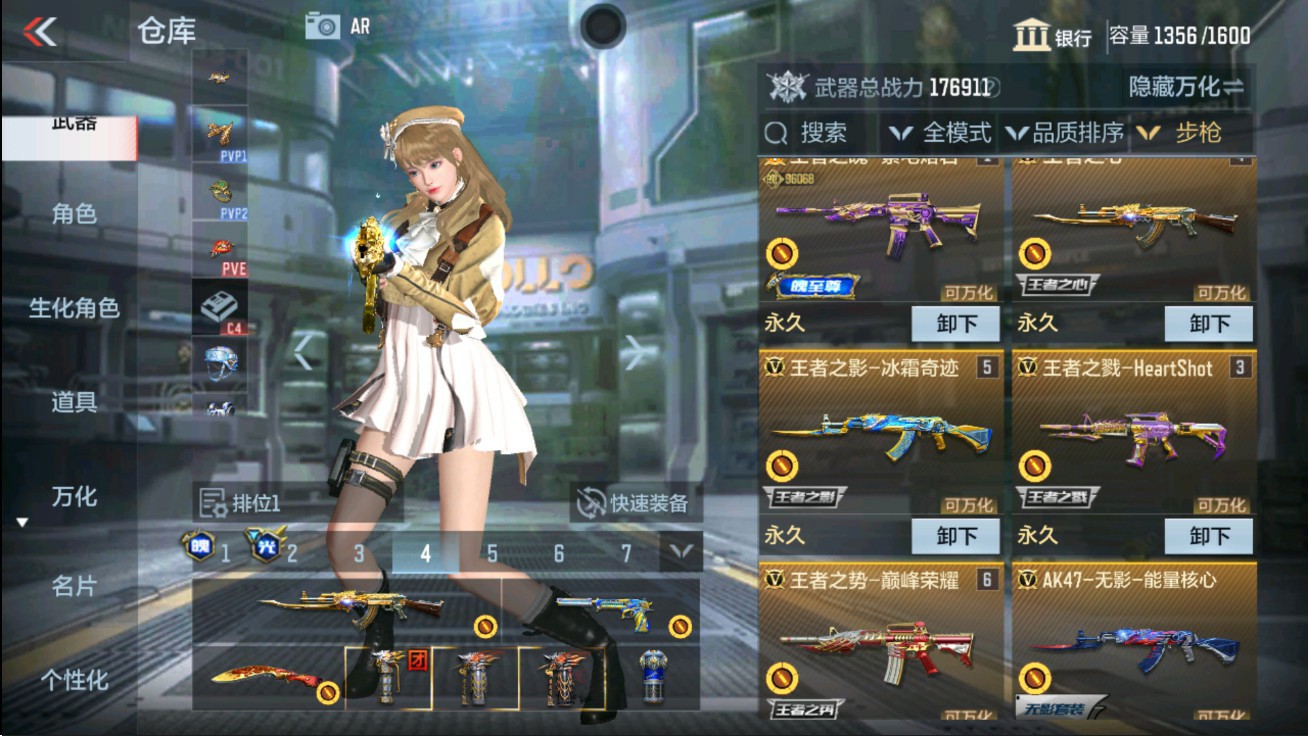This screenshot has width=1308, height=736.
Task: Unequip 王者之影-冰霜奇迹 with its 卸下 button
Action: coord(957,536)
